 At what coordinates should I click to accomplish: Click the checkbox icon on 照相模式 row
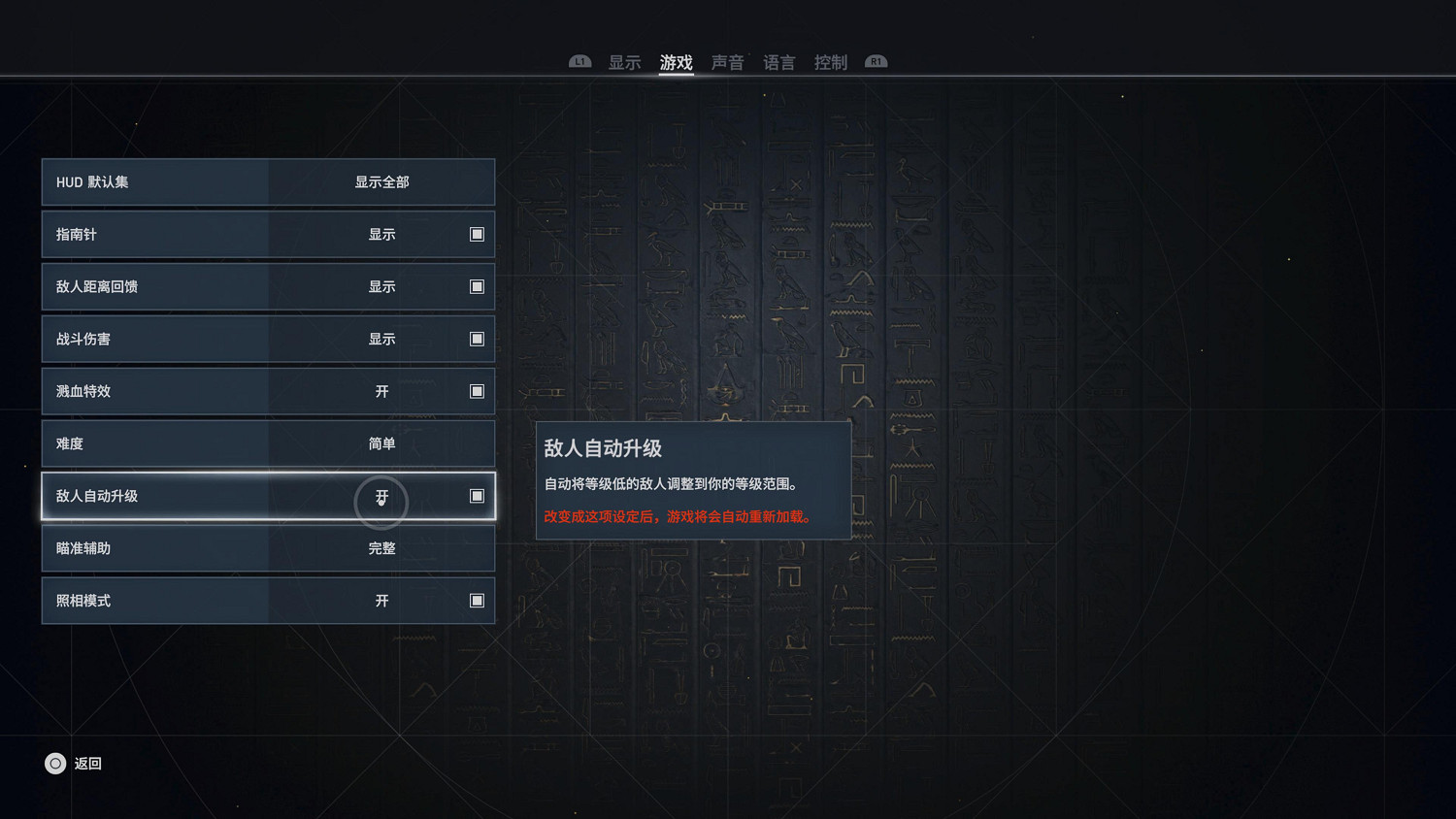[x=477, y=601]
